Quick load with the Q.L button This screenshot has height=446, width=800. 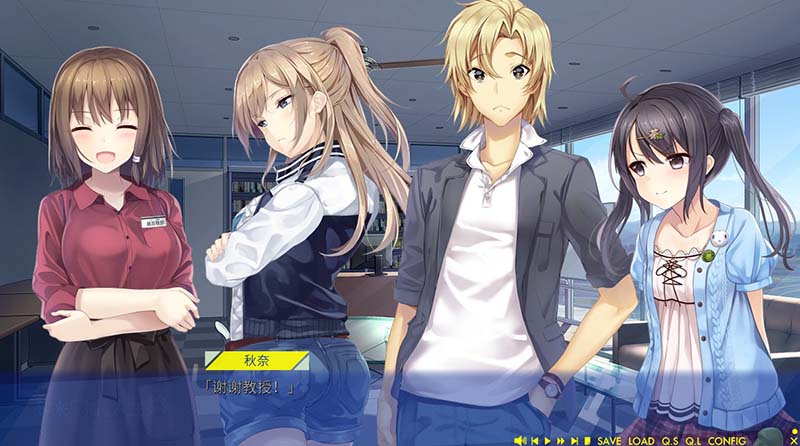pos(694,441)
